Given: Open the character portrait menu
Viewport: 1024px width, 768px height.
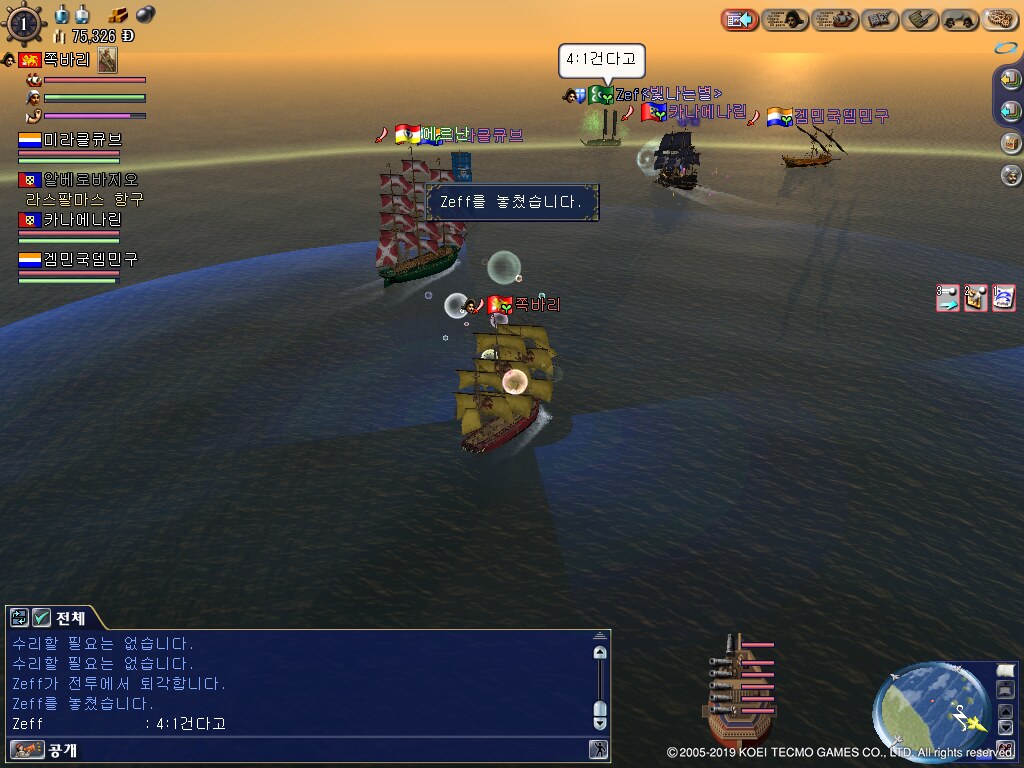Looking at the screenshot, I should click(x=785, y=19).
